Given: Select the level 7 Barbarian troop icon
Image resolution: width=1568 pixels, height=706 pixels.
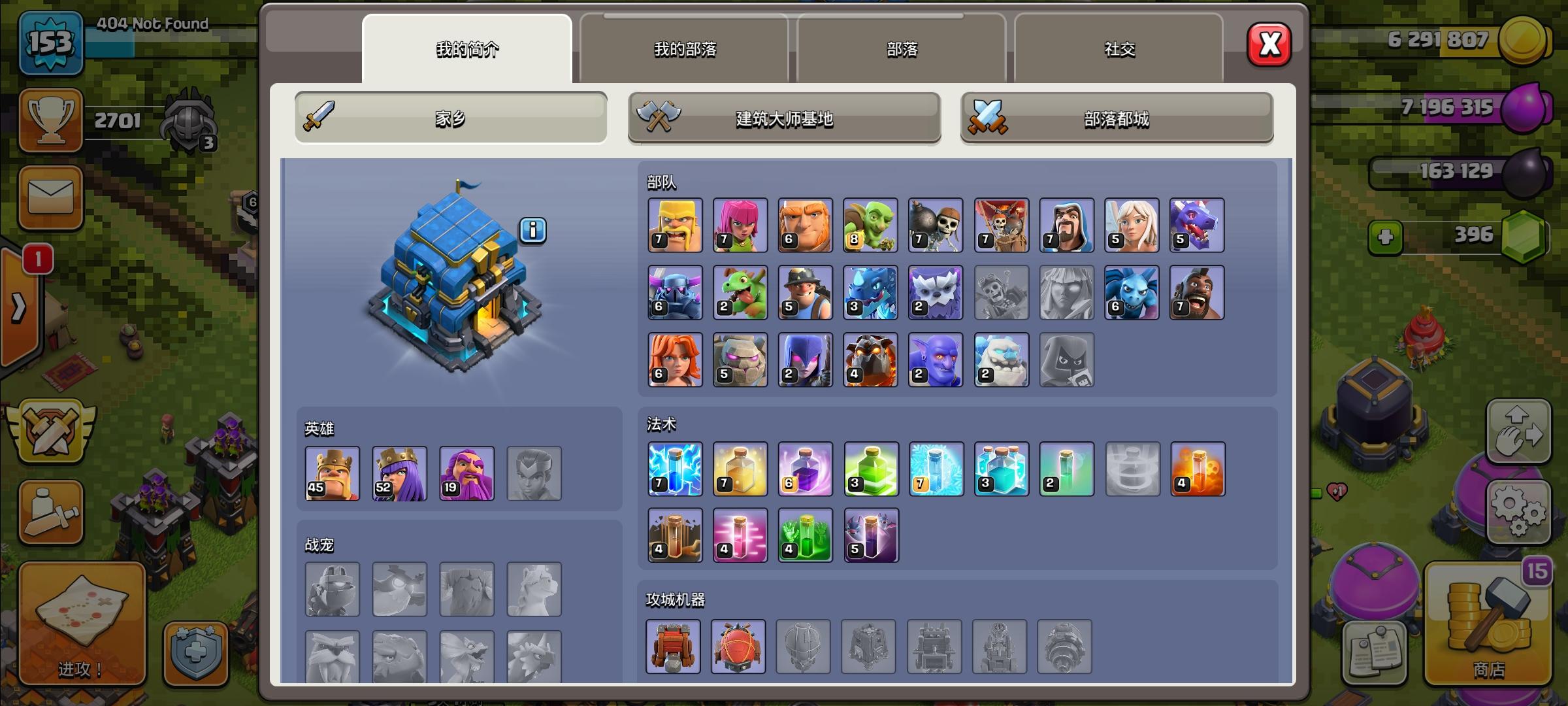Looking at the screenshot, I should click(x=675, y=226).
